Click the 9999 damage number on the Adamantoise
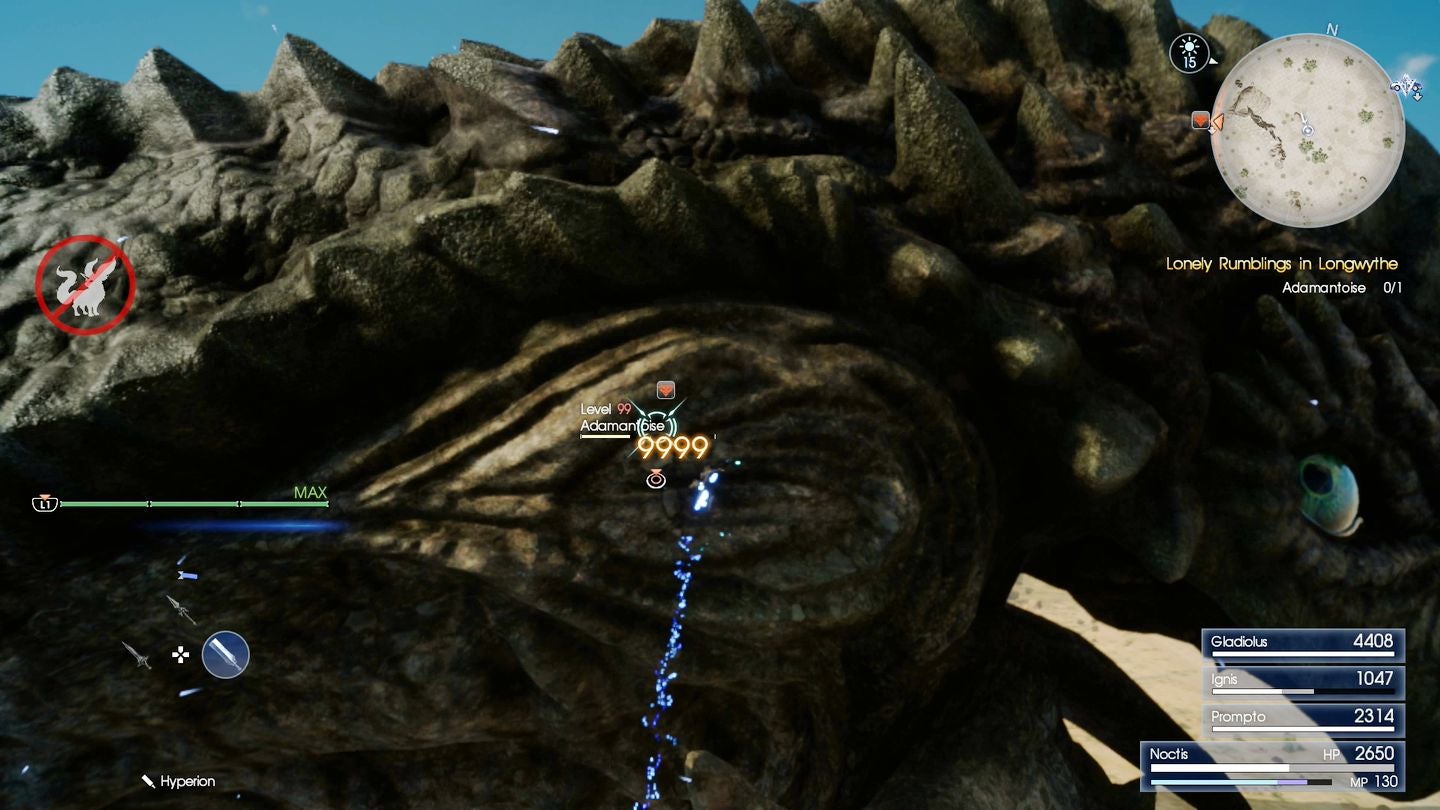 [x=672, y=447]
